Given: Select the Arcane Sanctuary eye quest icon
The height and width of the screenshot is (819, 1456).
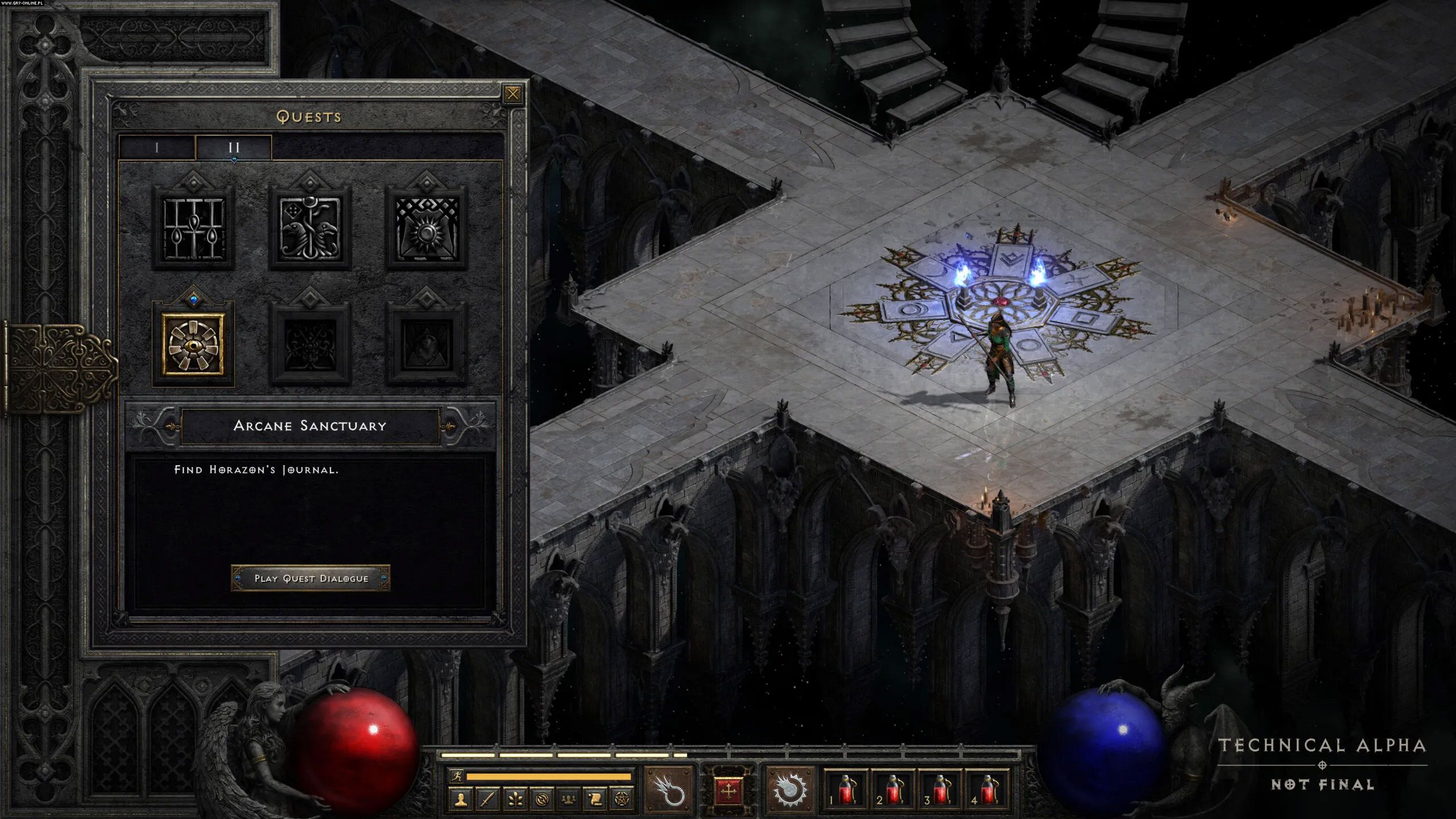Looking at the screenshot, I should tap(193, 344).
